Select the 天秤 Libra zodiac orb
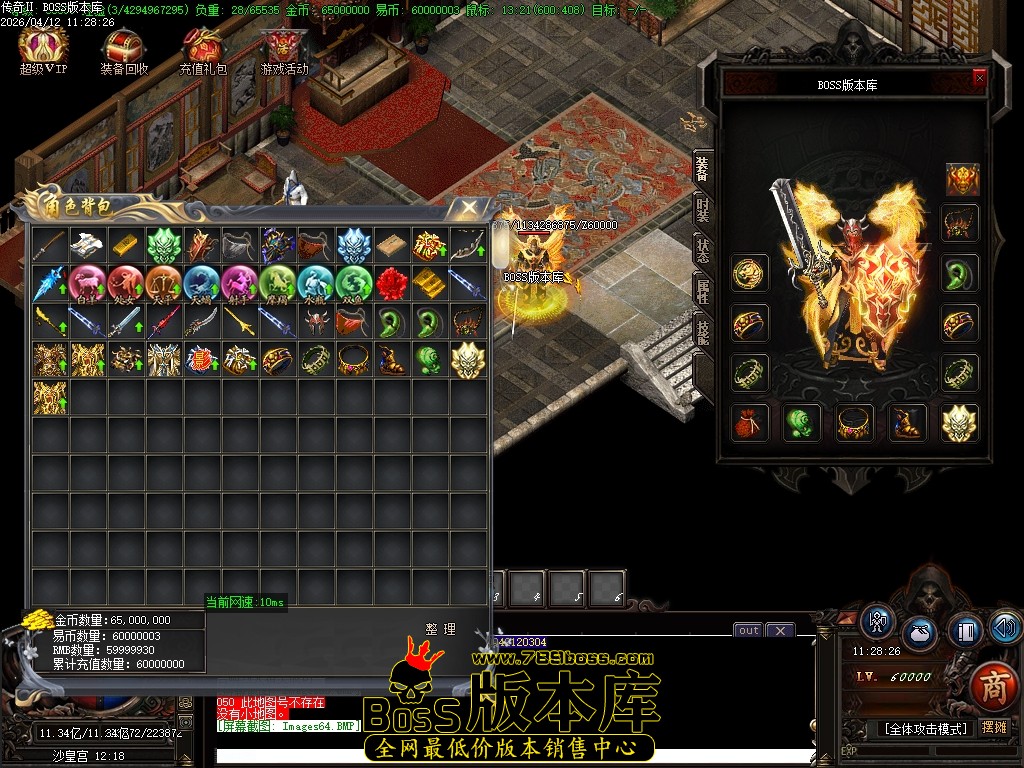The width and height of the screenshot is (1024, 768). [x=163, y=283]
